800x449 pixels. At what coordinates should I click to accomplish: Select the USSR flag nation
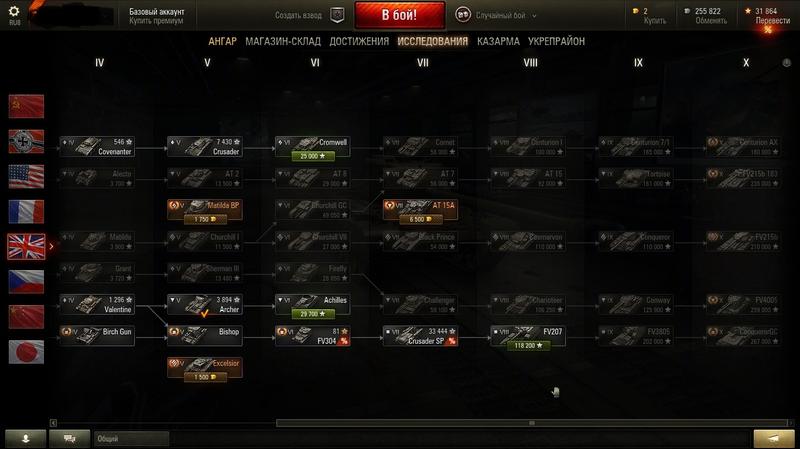pos(26,107)
